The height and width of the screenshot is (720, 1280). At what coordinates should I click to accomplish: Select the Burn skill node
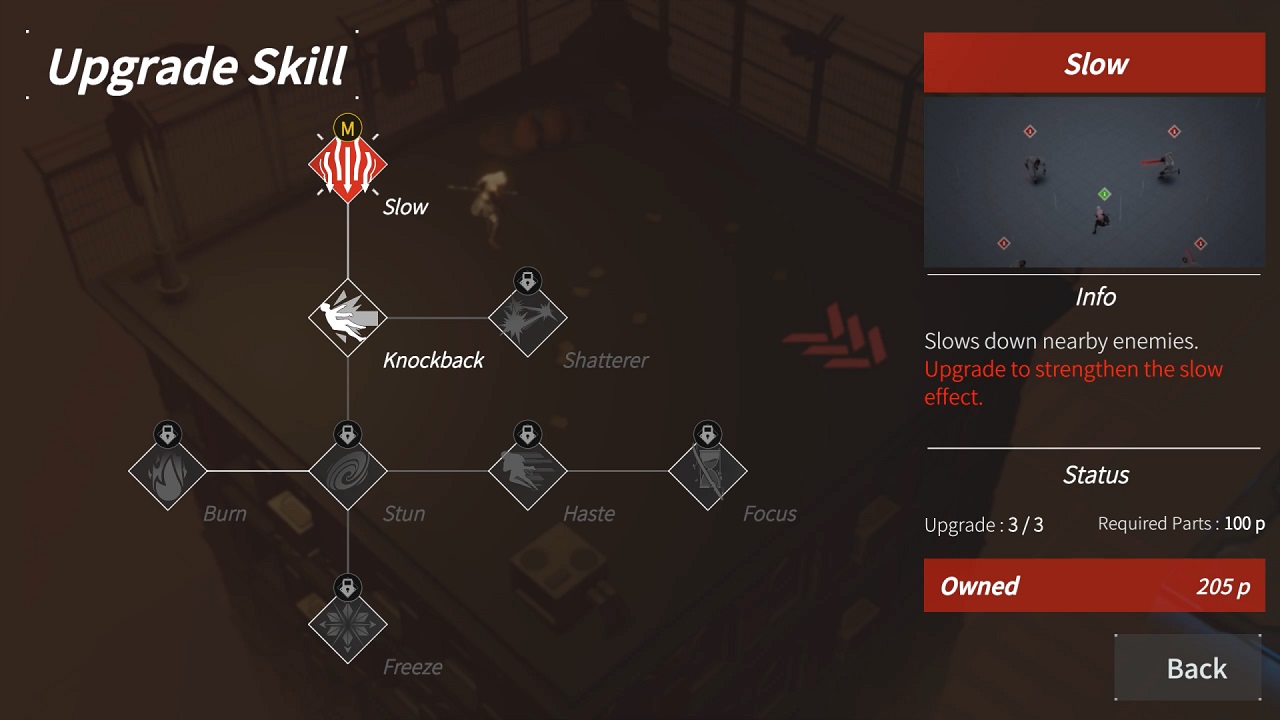point(168,470)
